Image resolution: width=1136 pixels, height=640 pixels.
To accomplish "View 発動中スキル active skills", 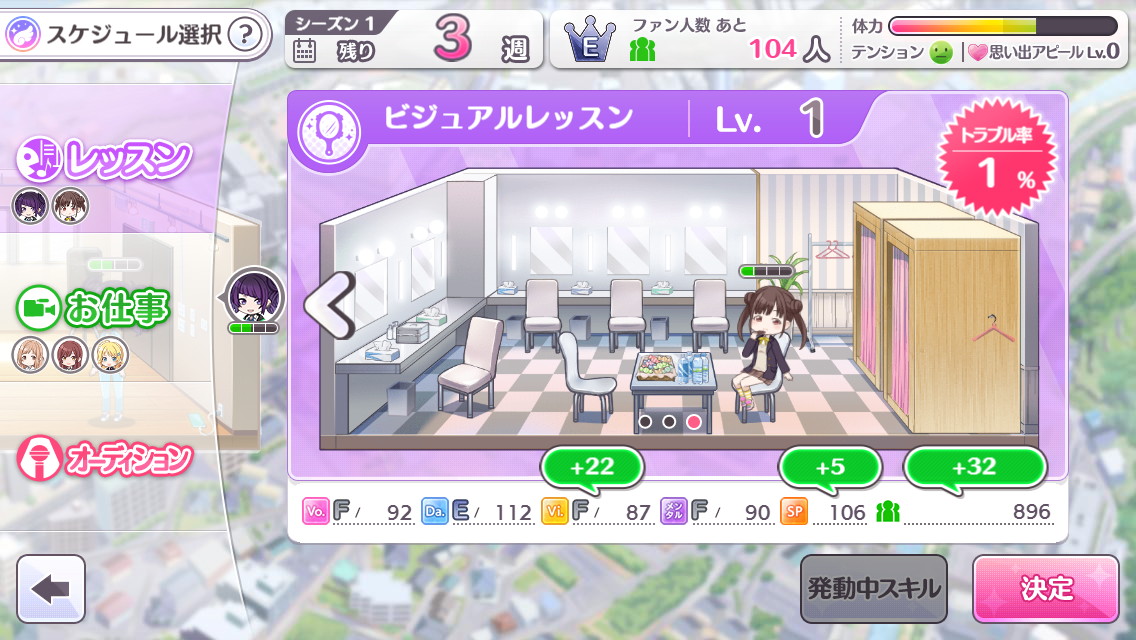I will 874,589.
